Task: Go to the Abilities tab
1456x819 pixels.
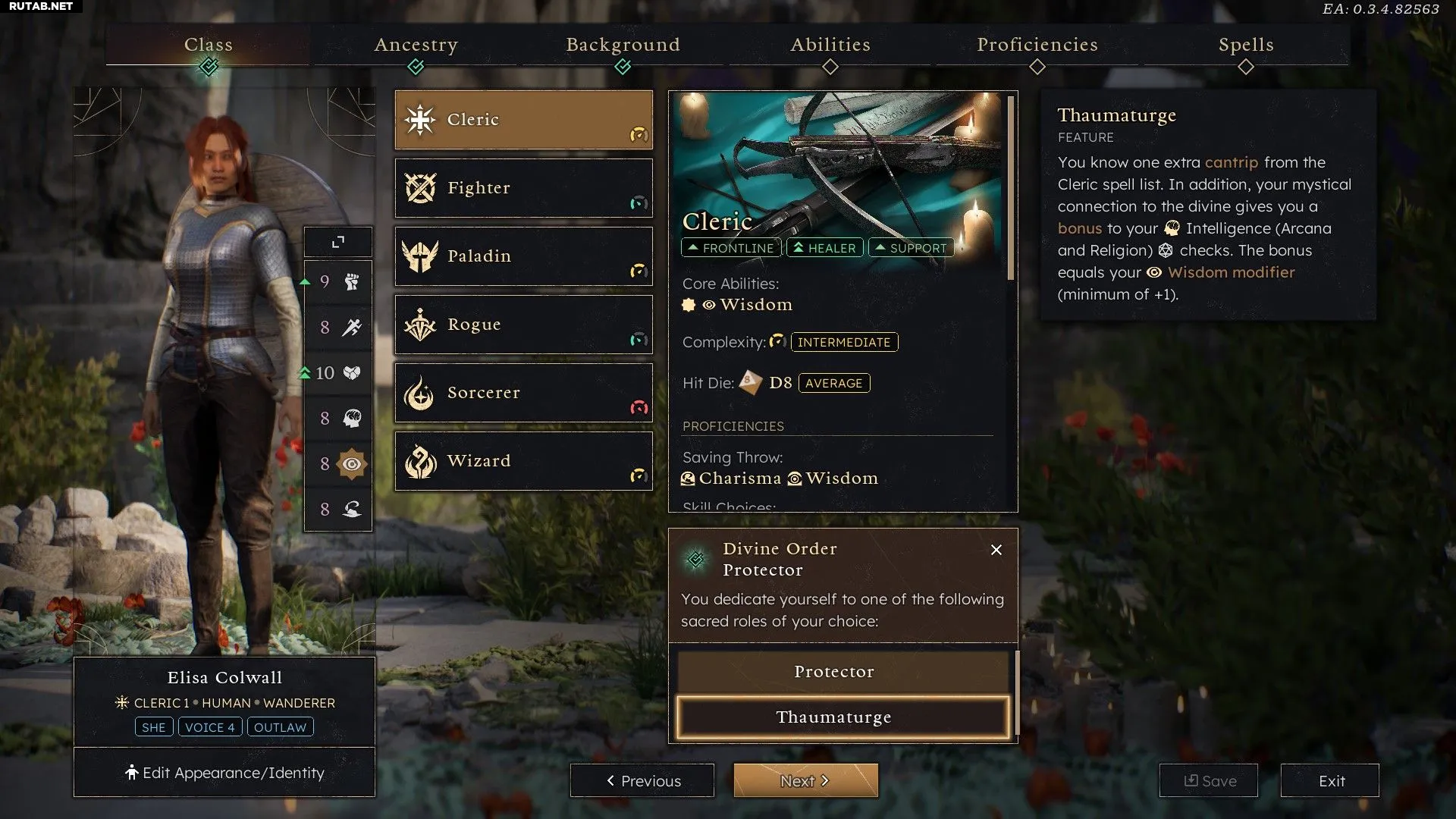Action: [x=830, y=45]
